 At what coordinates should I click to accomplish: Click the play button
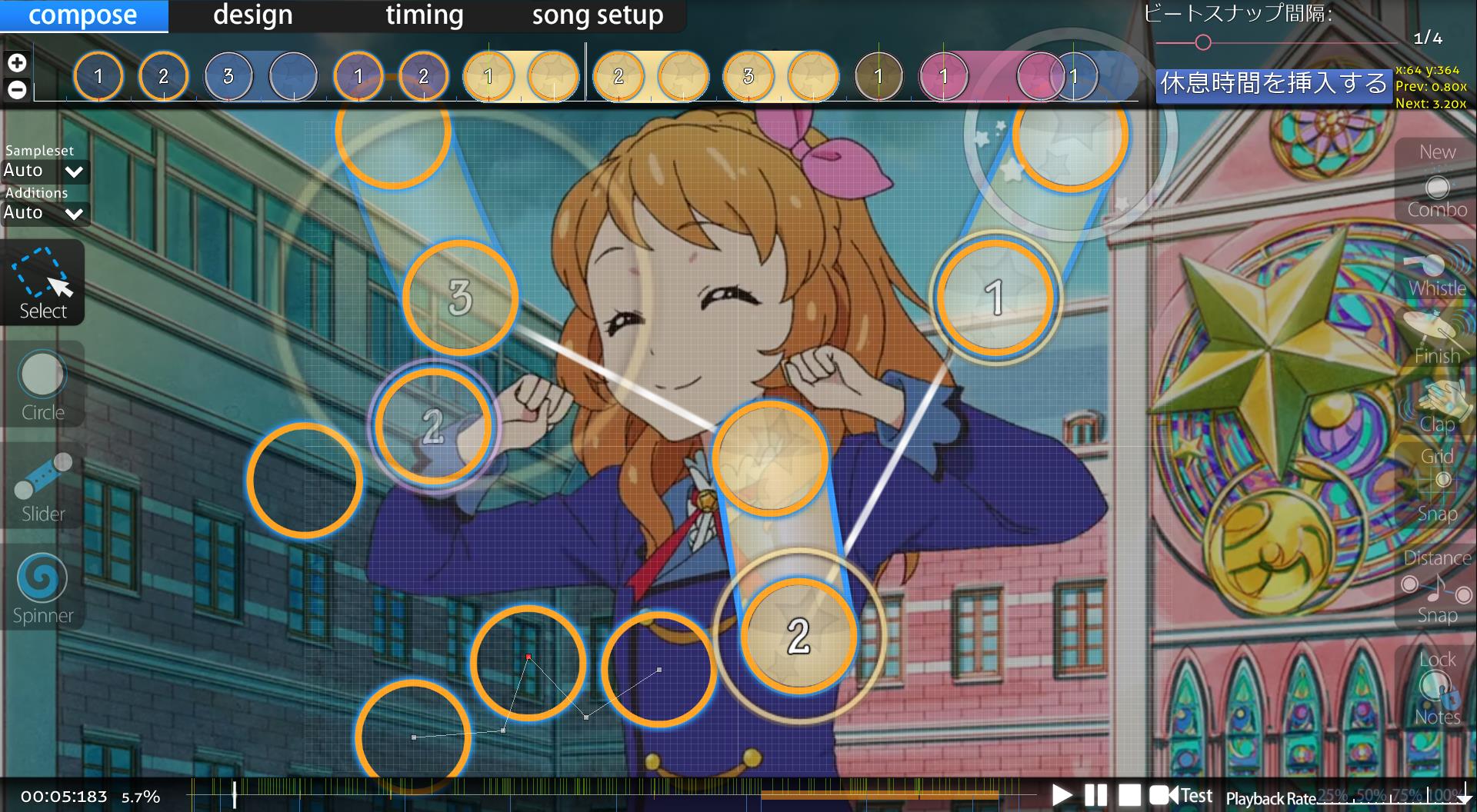click(x=1062, y=794)
